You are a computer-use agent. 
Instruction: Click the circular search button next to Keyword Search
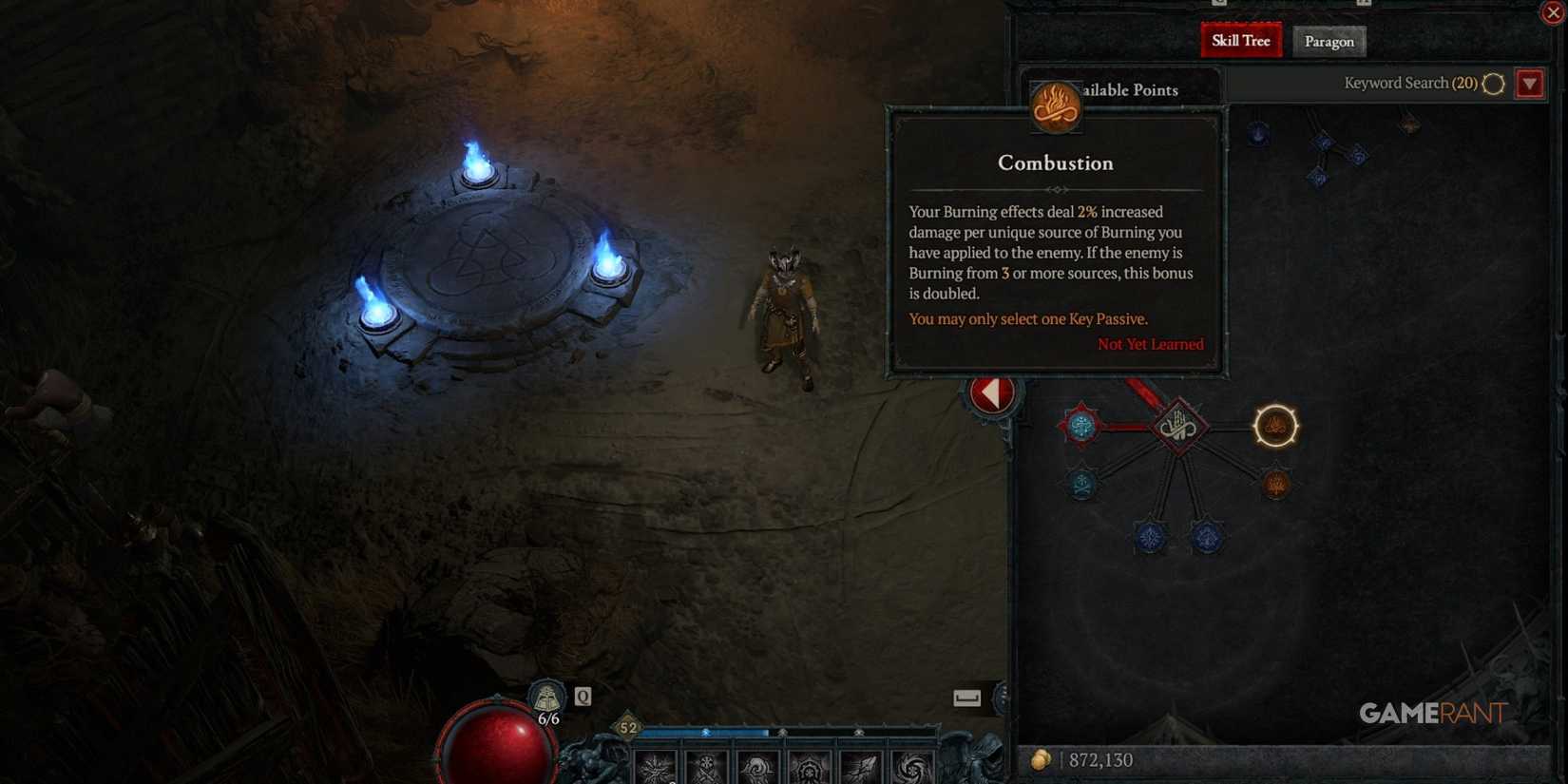click(1492, 84)
